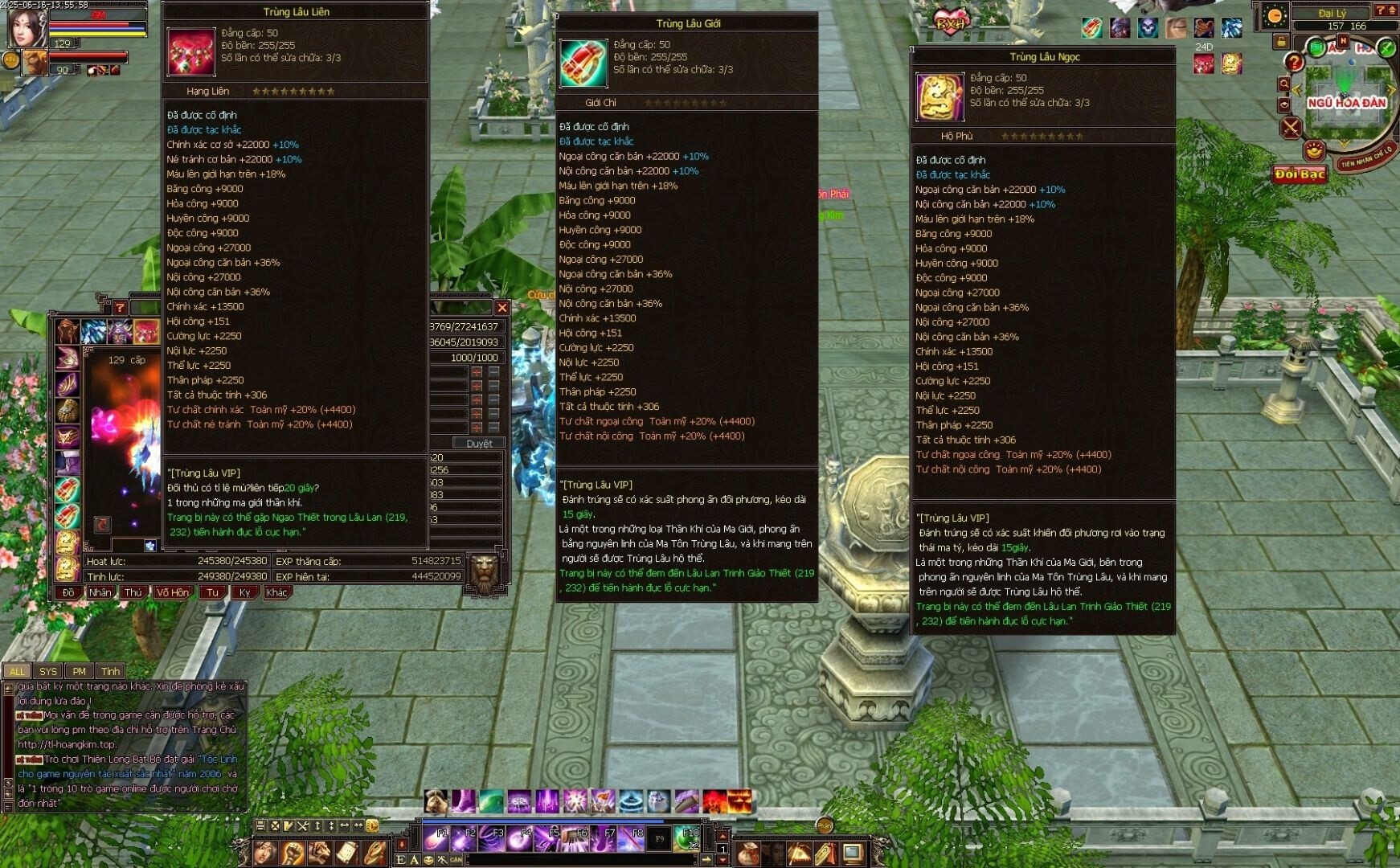Switch to the Võ Hồn tab
The image size is (1400, 868).
click(x=173, y=592)
